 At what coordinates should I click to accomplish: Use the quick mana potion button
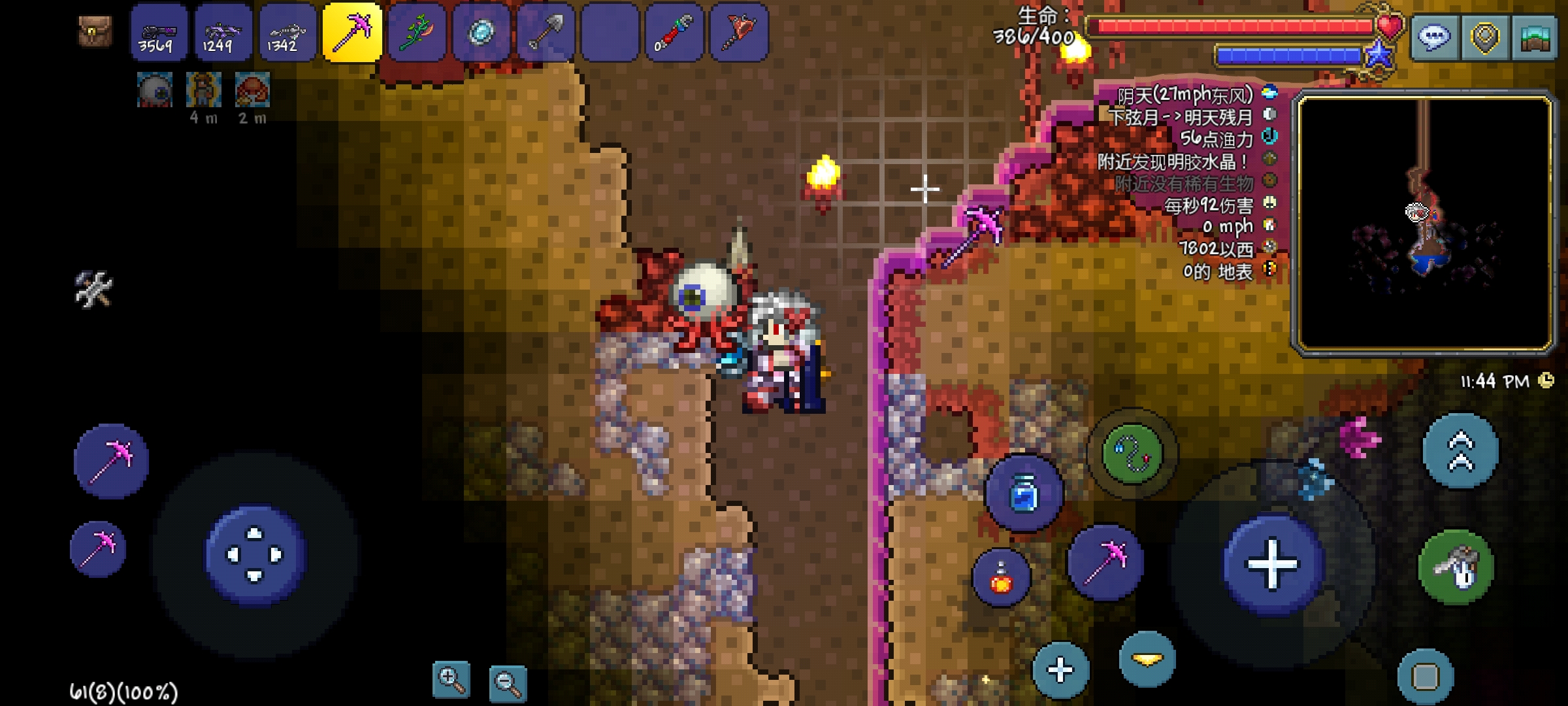1024,493
